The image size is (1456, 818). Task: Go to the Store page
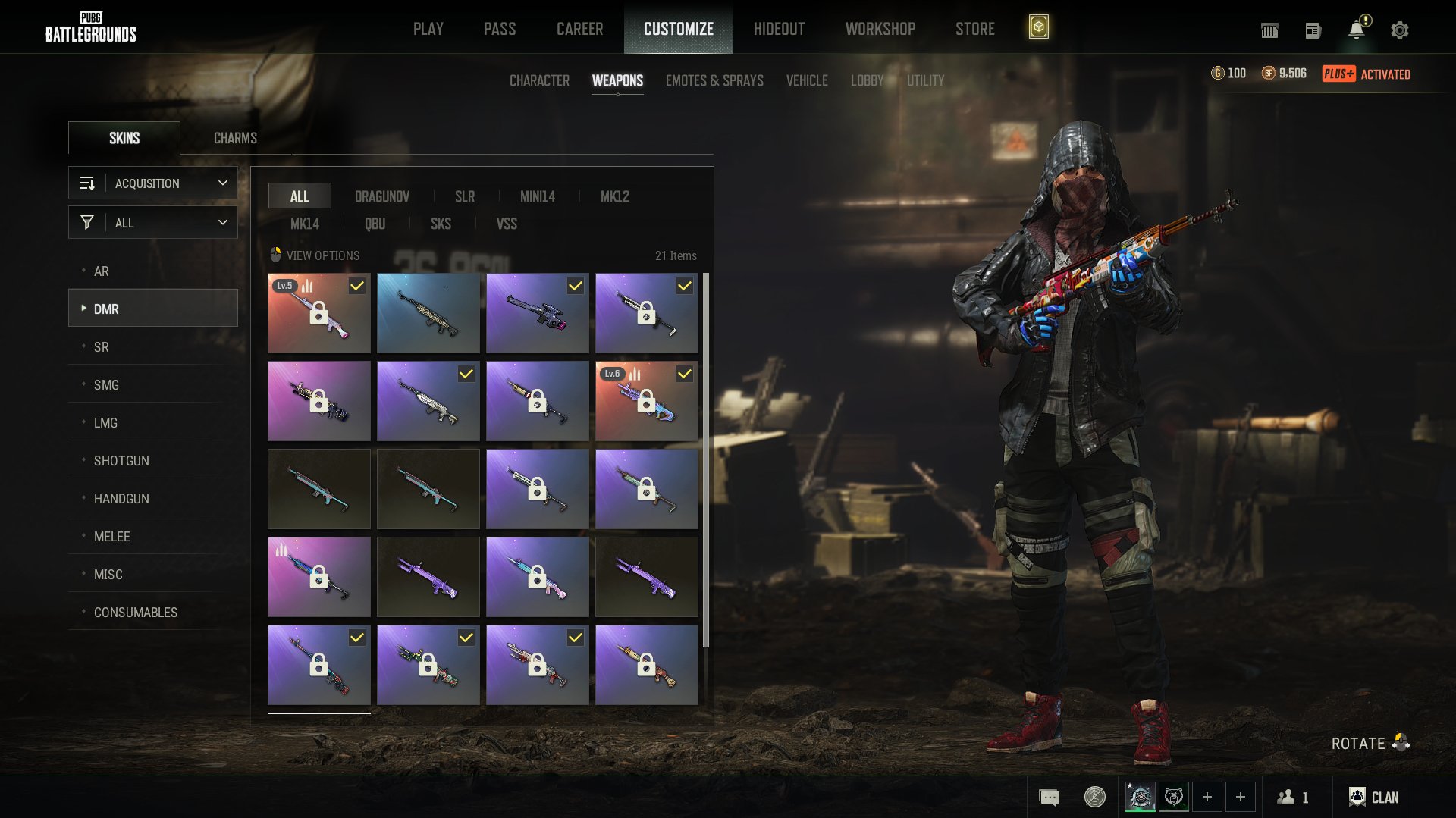974,29
